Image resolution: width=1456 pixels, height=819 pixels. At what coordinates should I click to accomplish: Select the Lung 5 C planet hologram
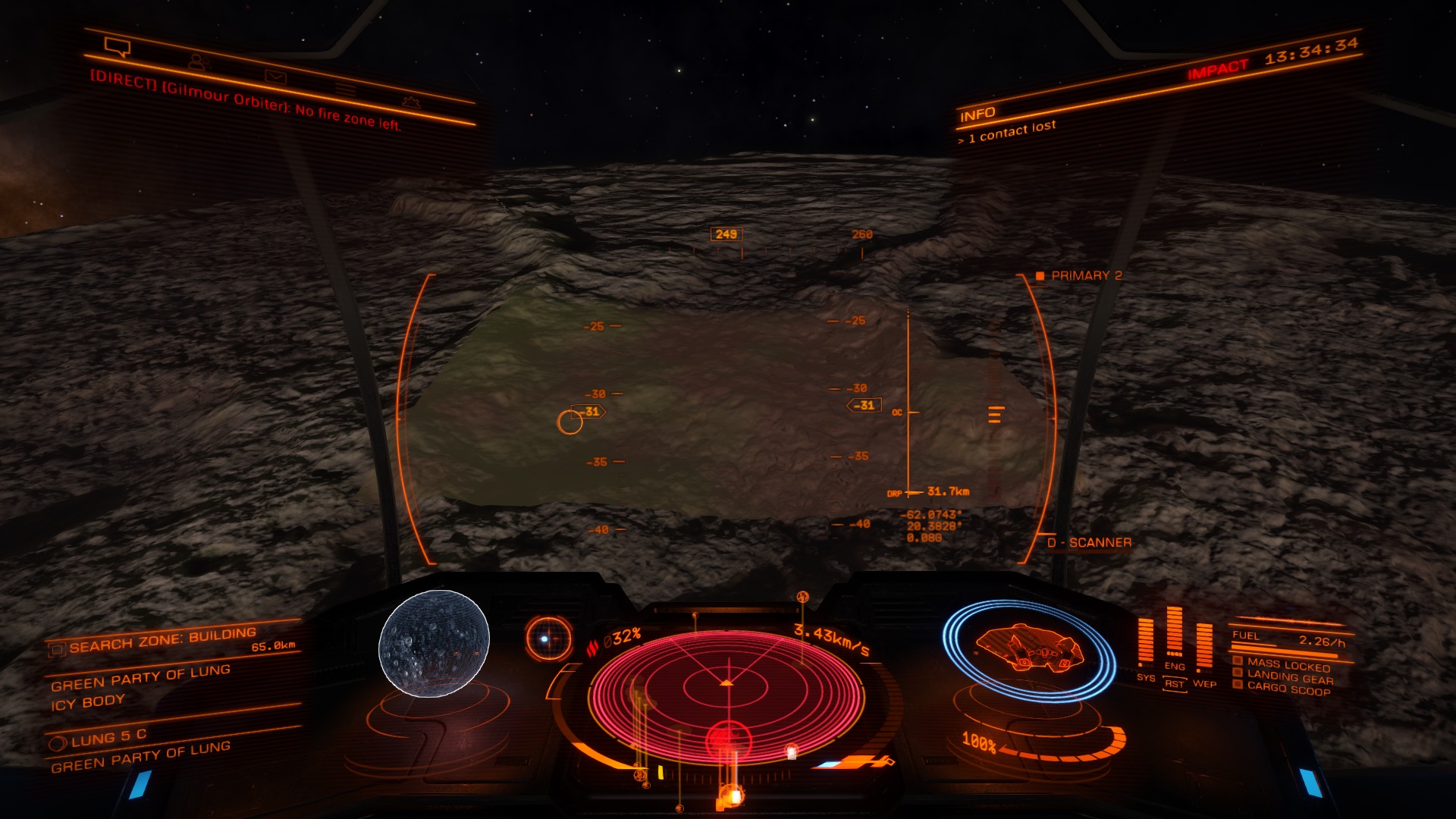click(x=434, y=644)
